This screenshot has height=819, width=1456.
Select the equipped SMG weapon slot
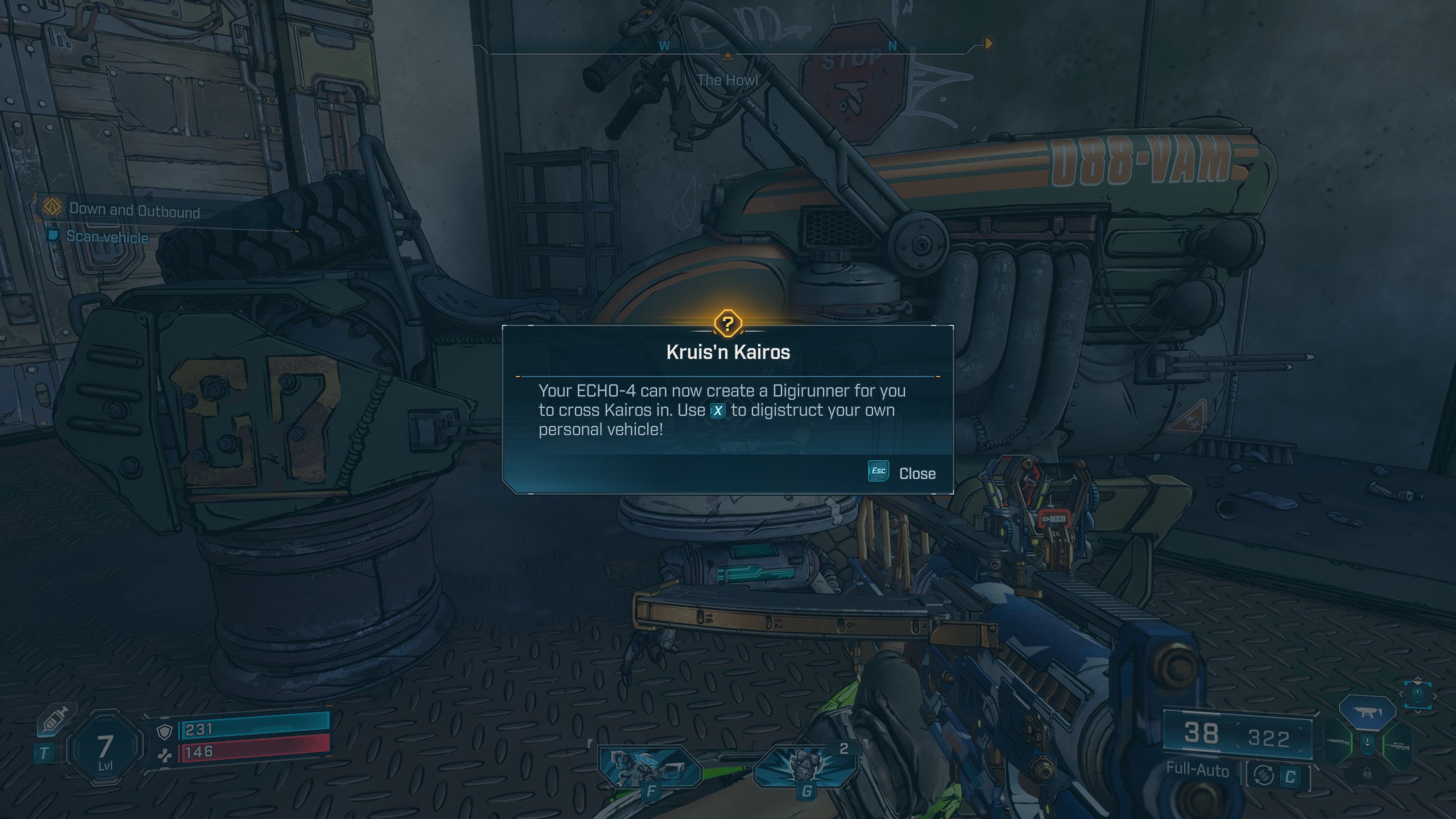[1367, 712]
